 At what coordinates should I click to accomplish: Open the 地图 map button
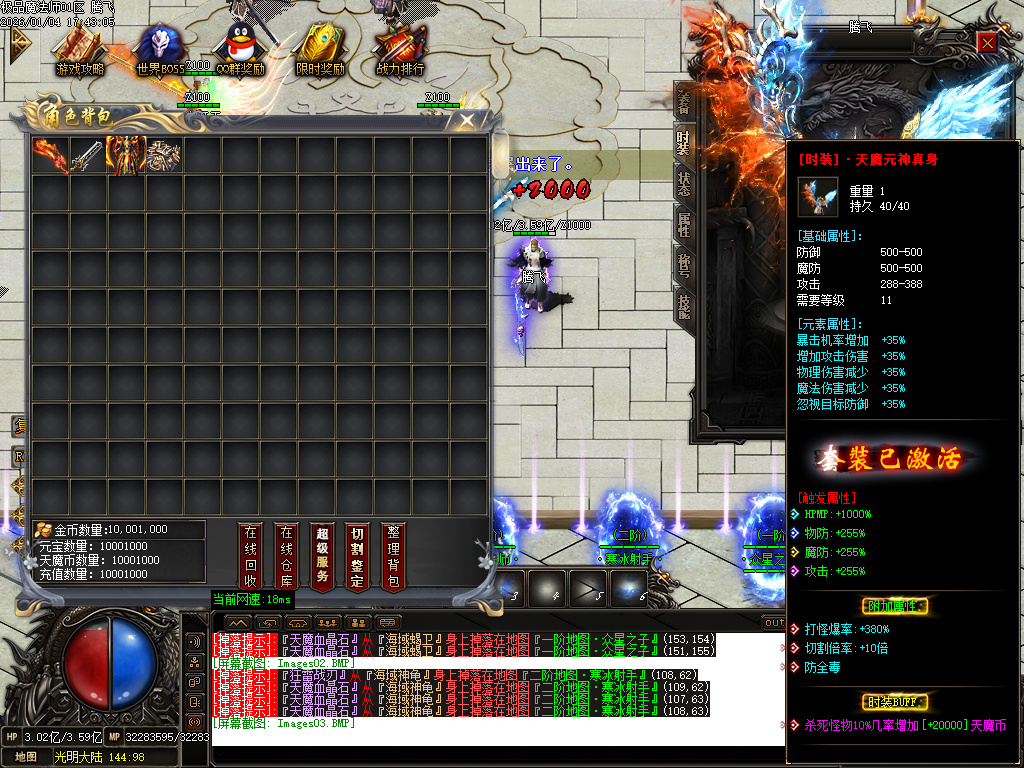click(26, 757)
